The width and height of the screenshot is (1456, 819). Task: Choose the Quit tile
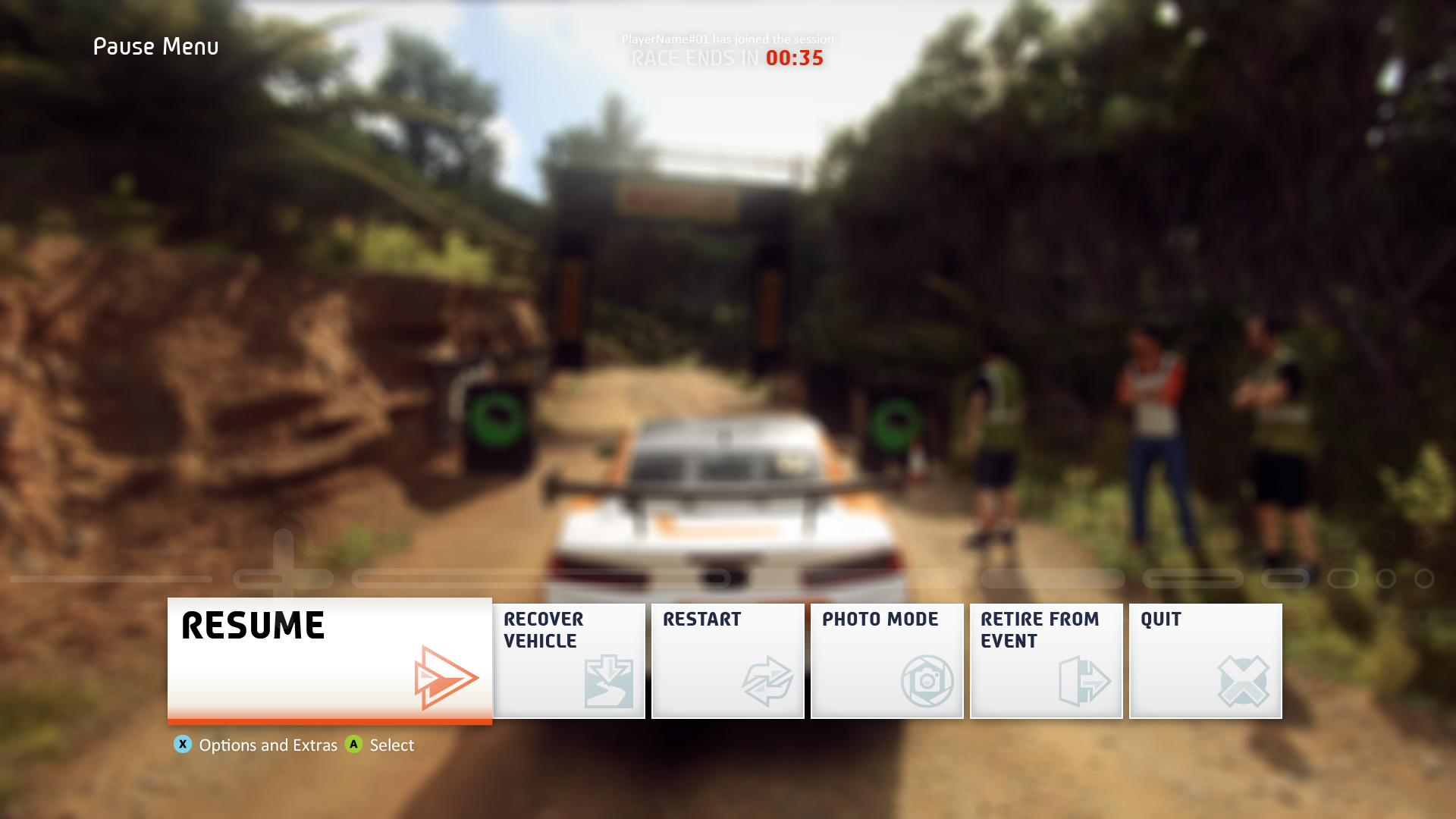tap(1206, 661)
